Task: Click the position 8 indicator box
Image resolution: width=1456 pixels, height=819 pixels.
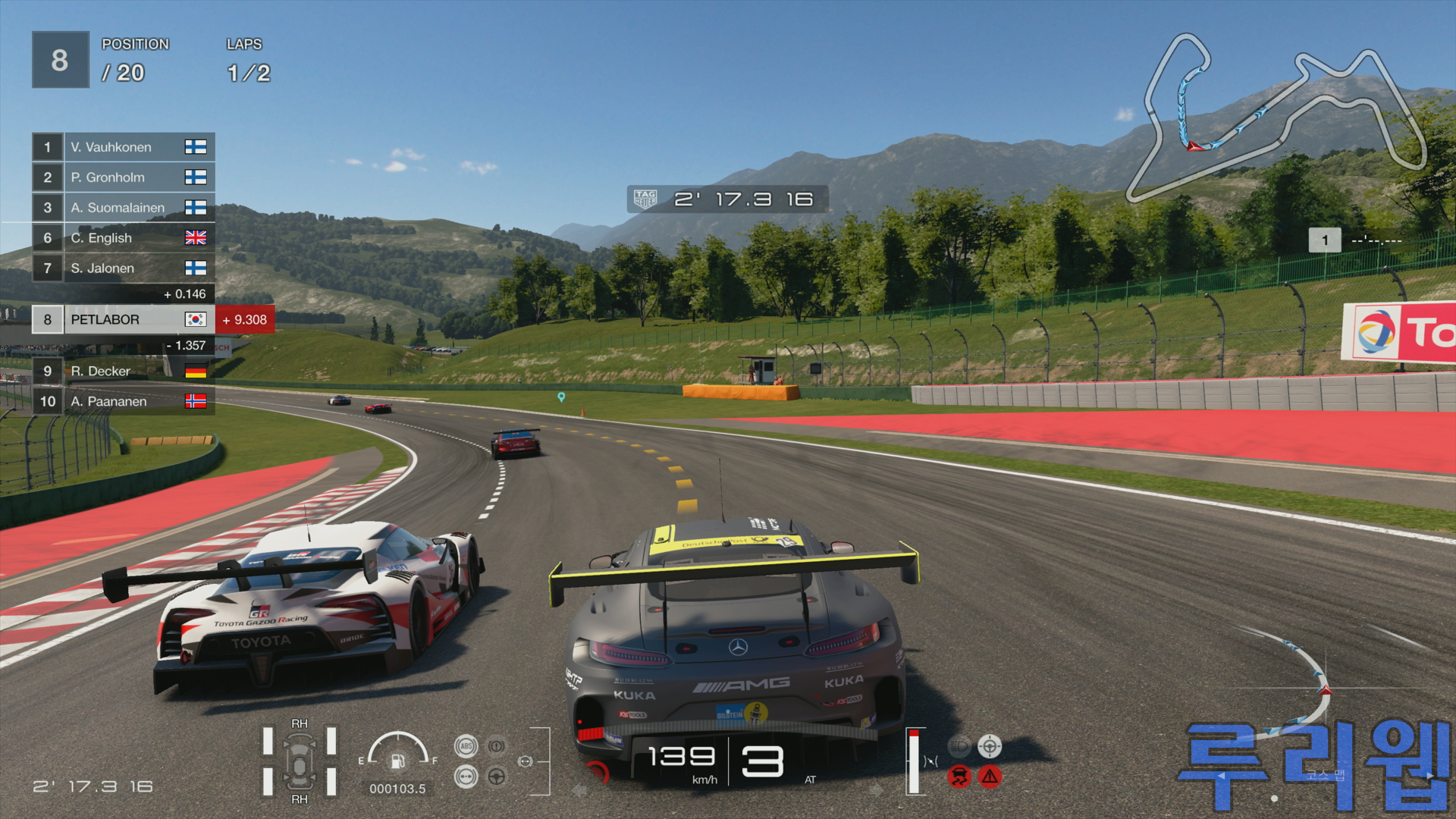Action: (60, 60)
